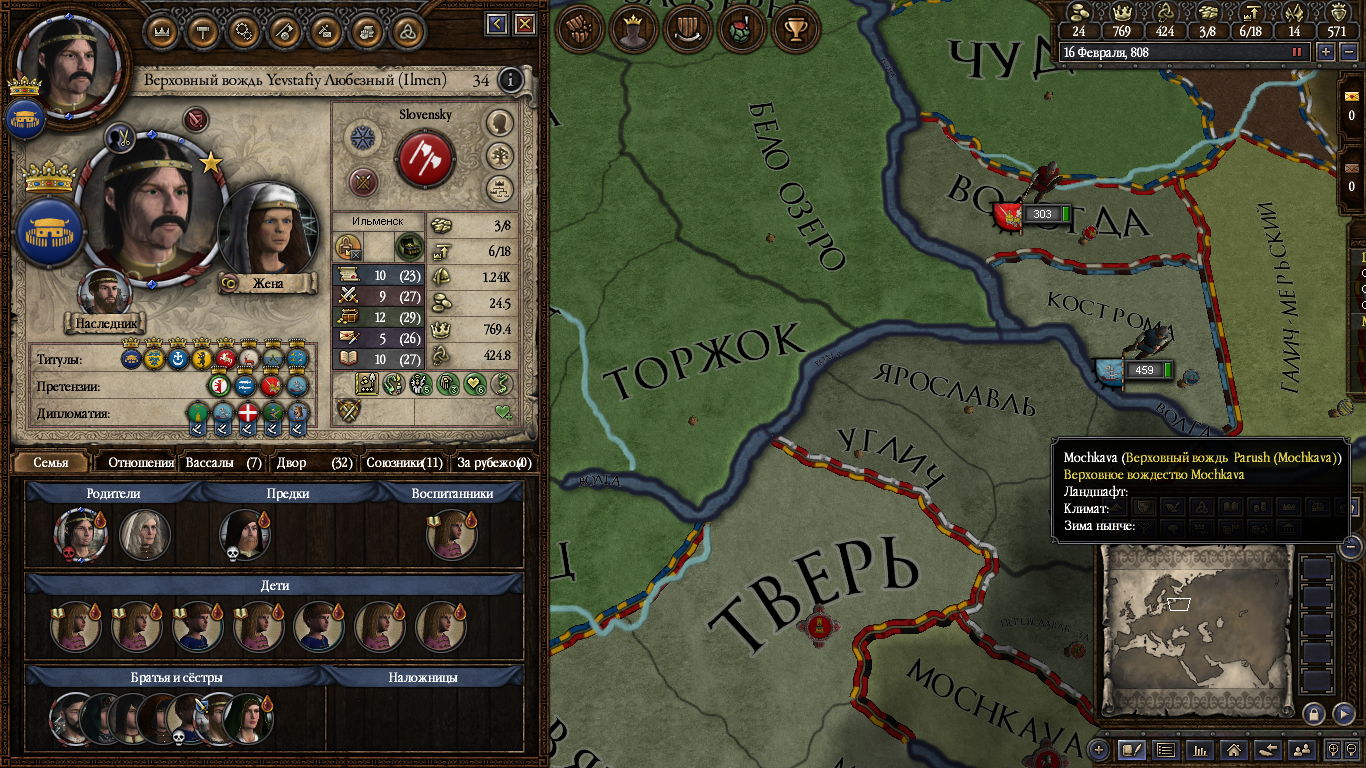Go back with the blue arrow button
Screen dimensions: 1366x768
coord(497,24)
